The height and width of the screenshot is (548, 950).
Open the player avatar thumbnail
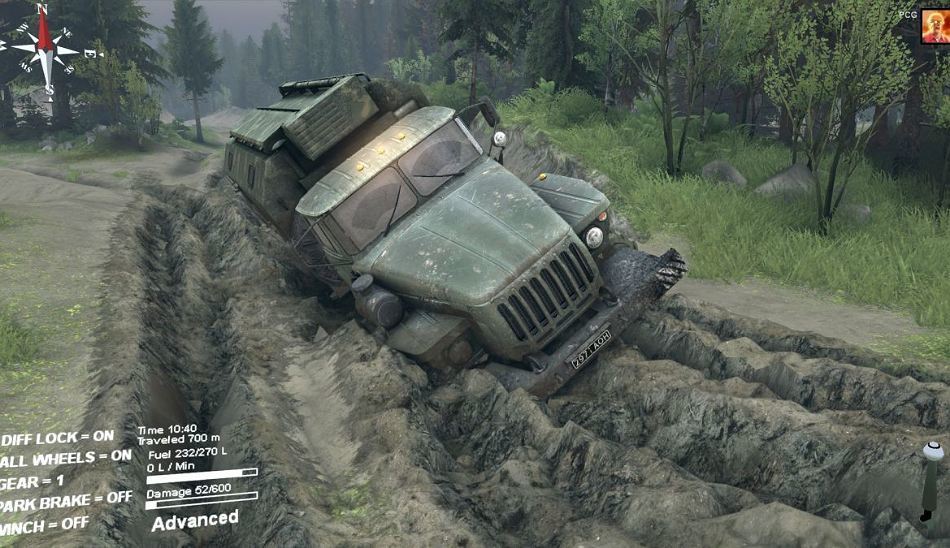point(935,26)
